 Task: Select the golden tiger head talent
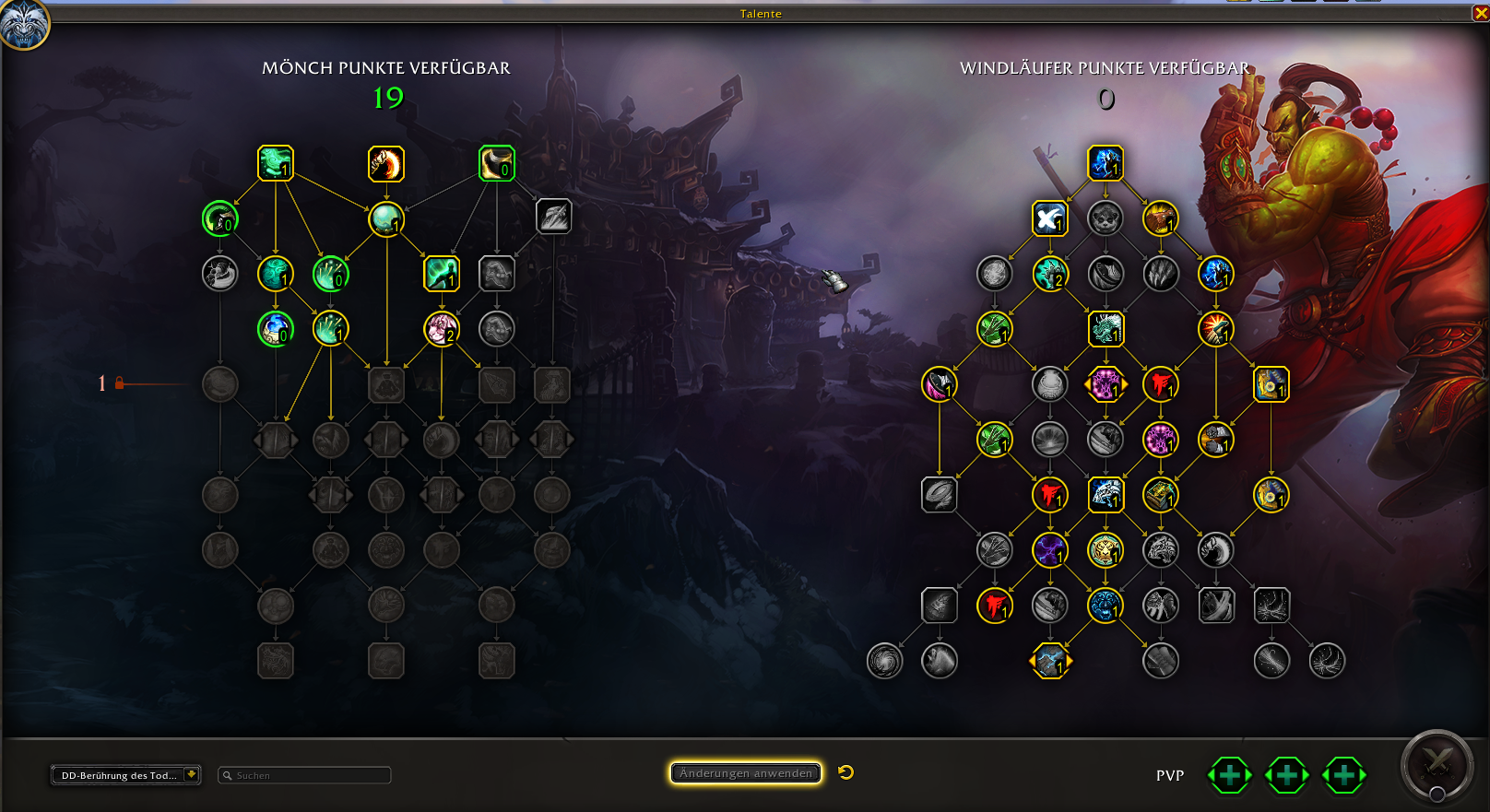point(1105,550)
